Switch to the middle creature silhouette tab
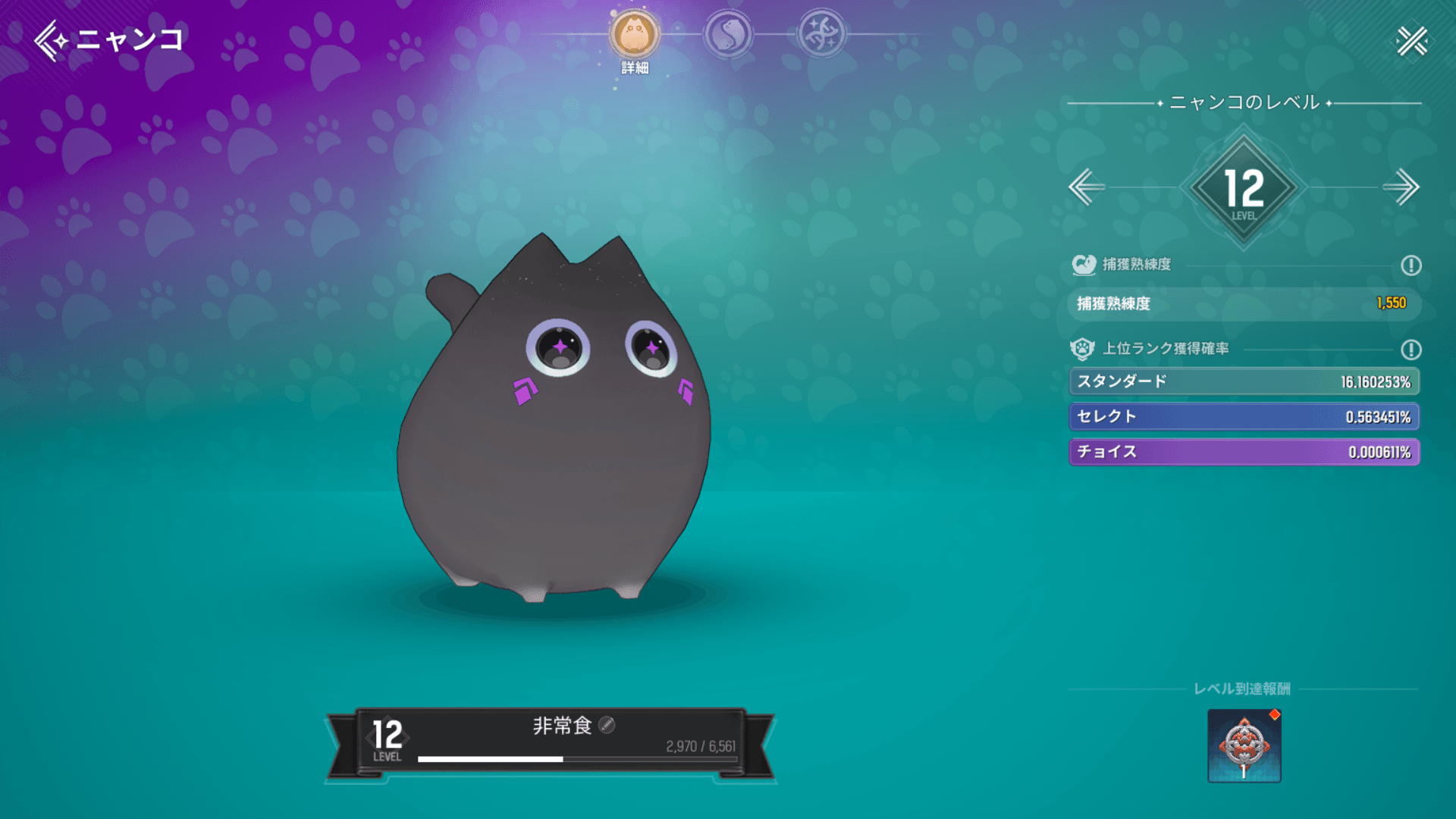Viewport: 1456px width, 819px height. 728,35
